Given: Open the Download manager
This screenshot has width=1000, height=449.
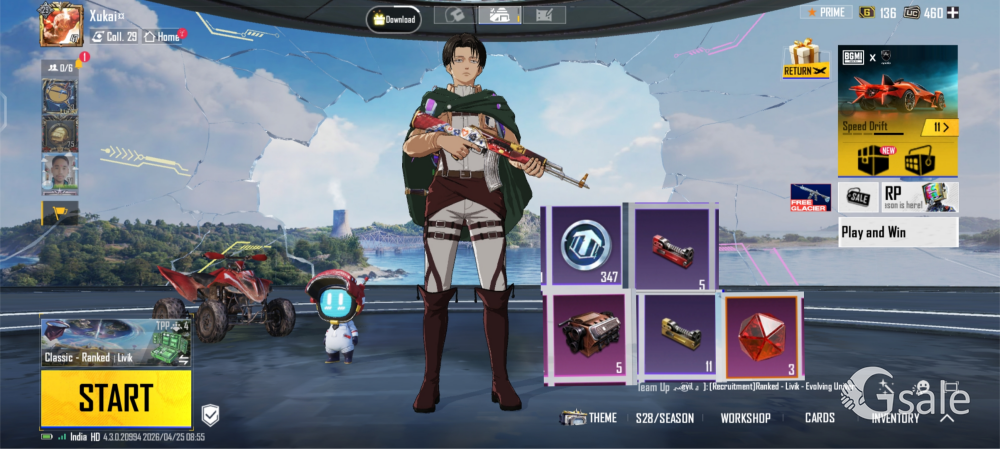Looking at the screenshot, I should coord(393,19).
